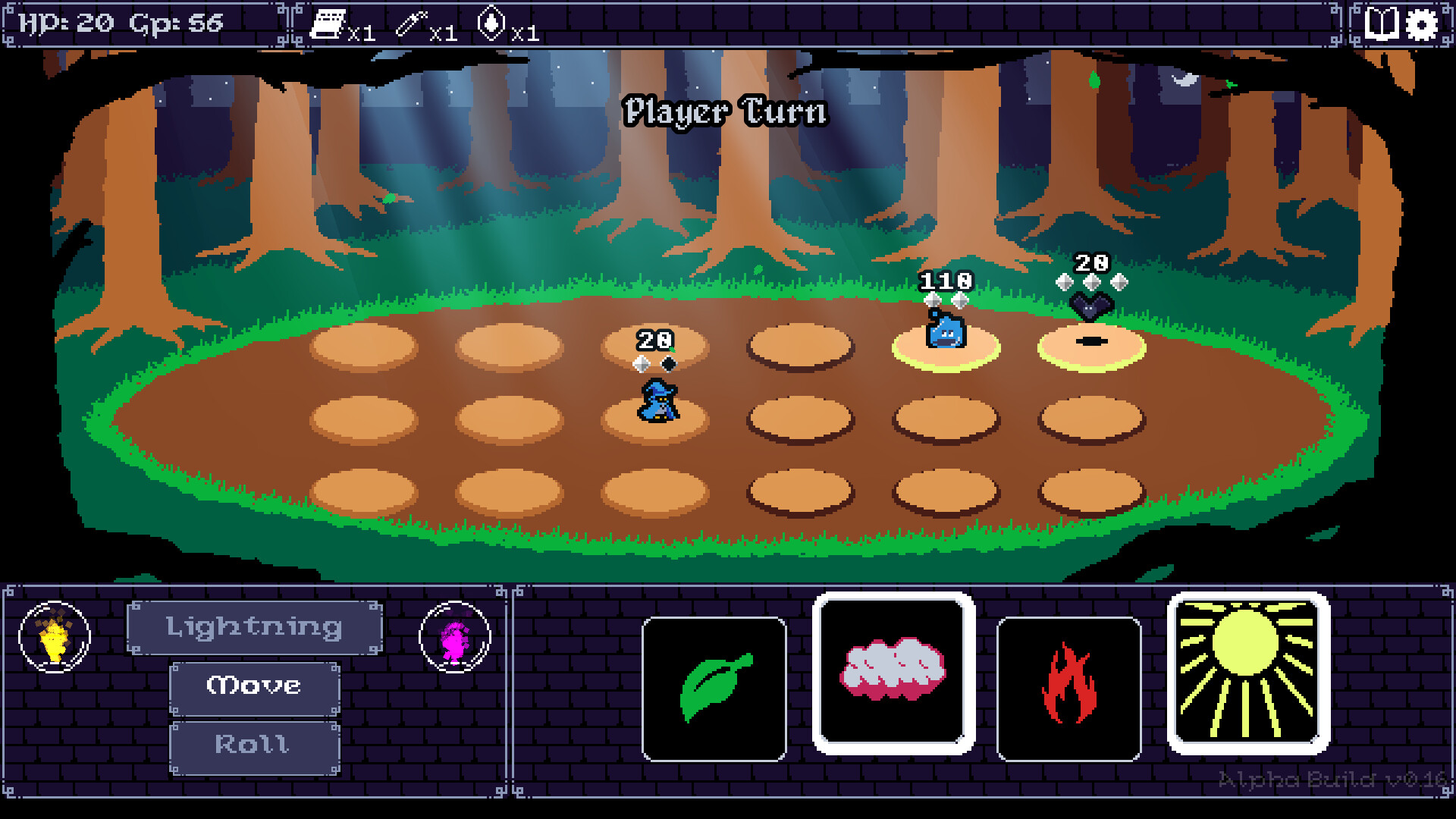The height and width of the screenshot is (819, 1456).
Task: Click the scroll item showing x1
Action: 328,23
